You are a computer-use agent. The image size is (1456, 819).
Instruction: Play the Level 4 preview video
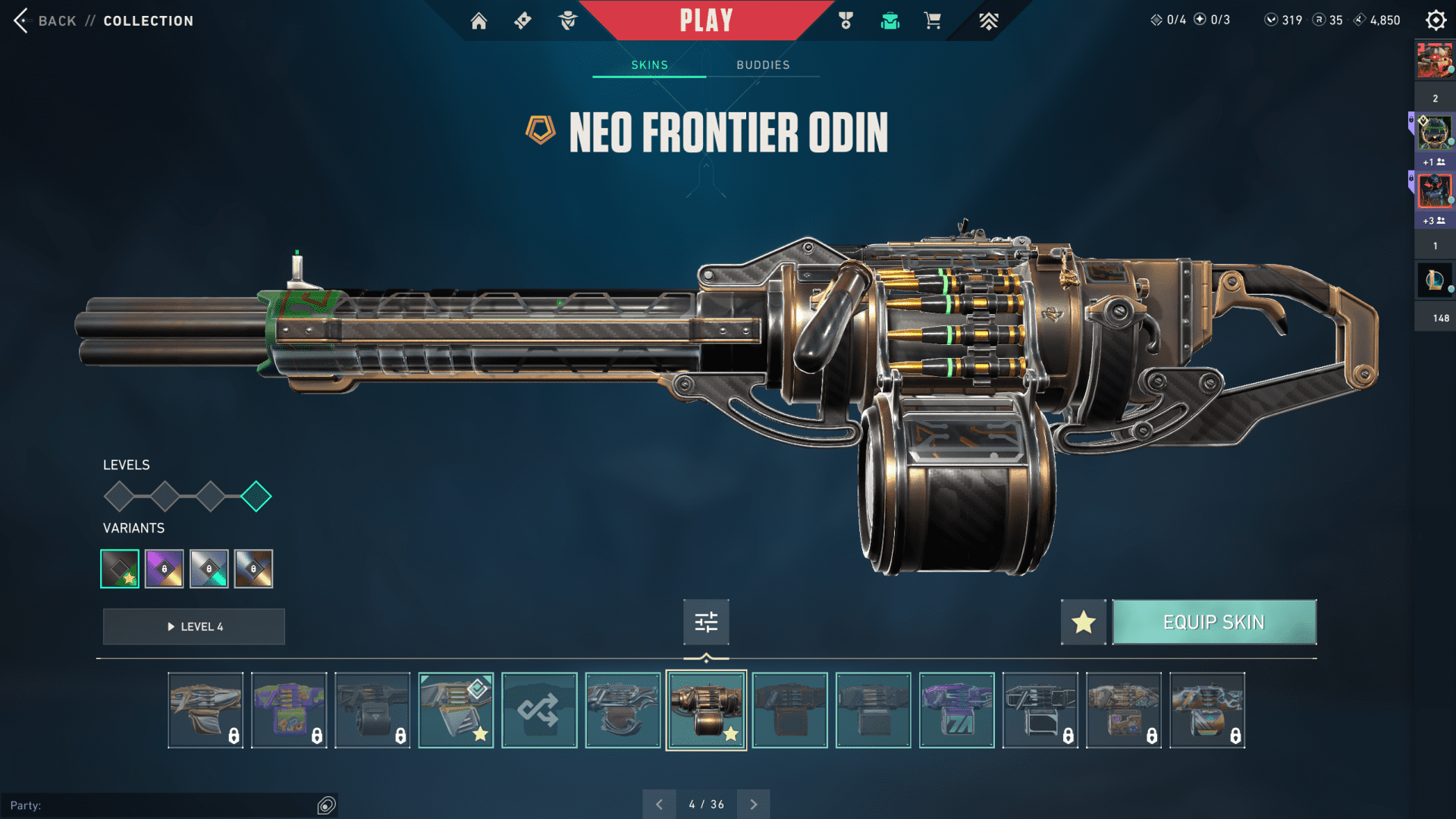(194, 627)
